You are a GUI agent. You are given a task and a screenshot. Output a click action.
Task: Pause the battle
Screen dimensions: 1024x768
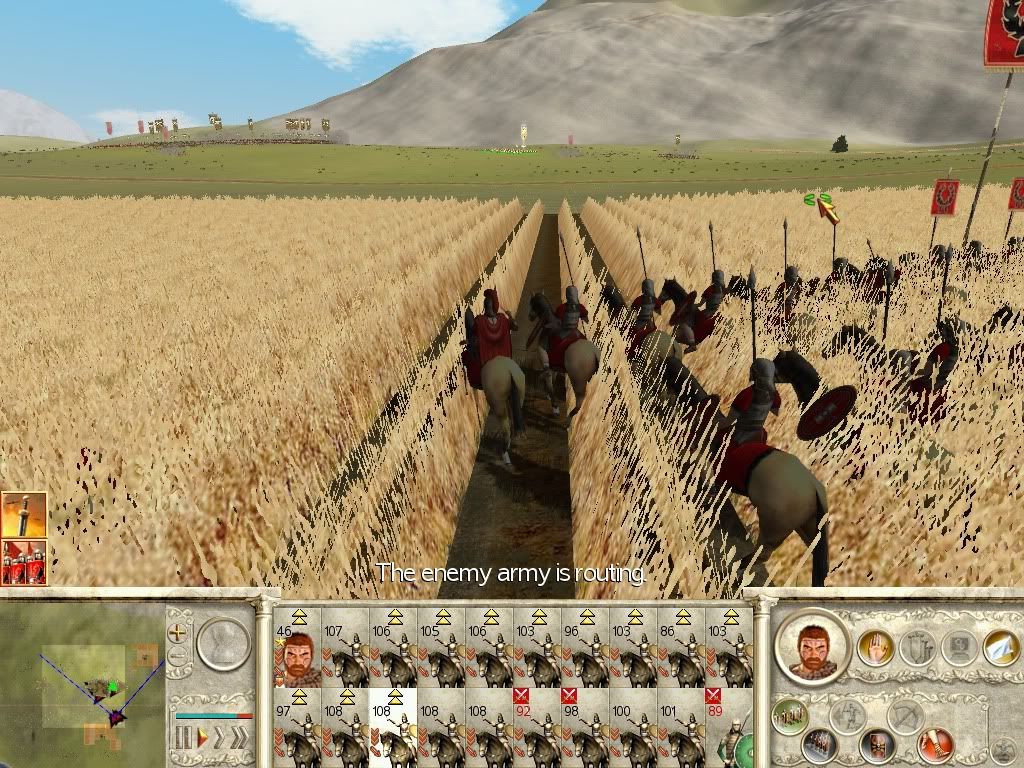coord(183,738)
